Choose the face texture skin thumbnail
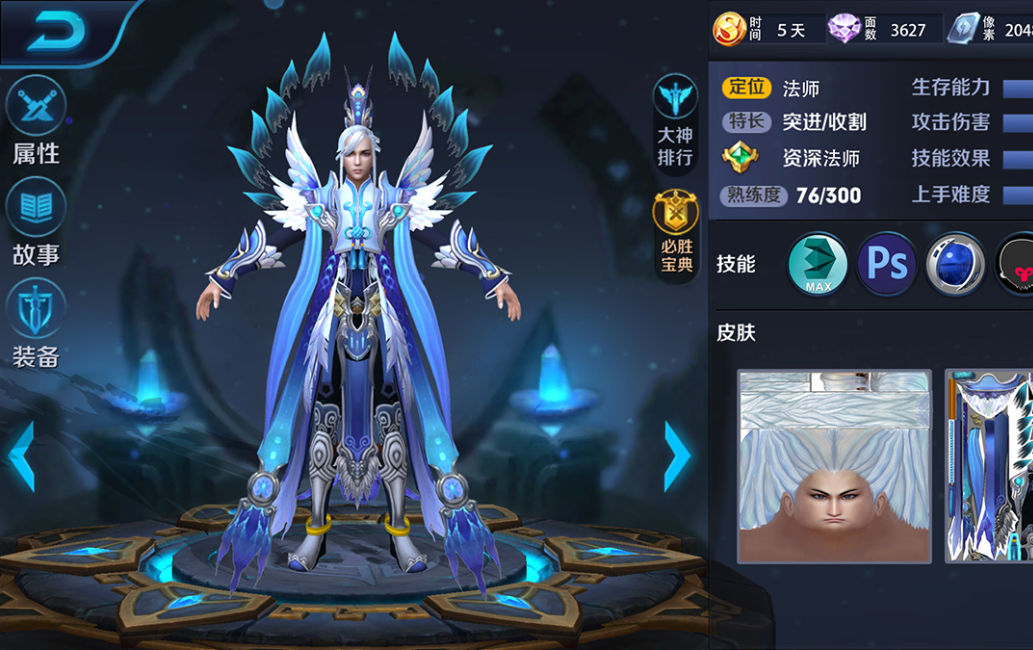The height and width of the screenshot is (650, 1033). click(x=834, y=466)
